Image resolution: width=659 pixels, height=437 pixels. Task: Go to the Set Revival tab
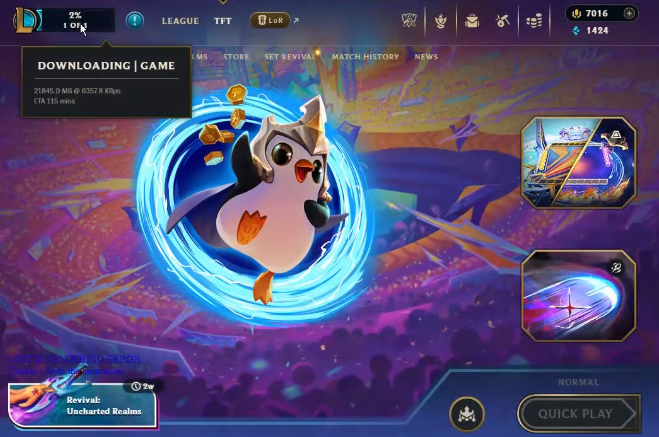point(290,57)
